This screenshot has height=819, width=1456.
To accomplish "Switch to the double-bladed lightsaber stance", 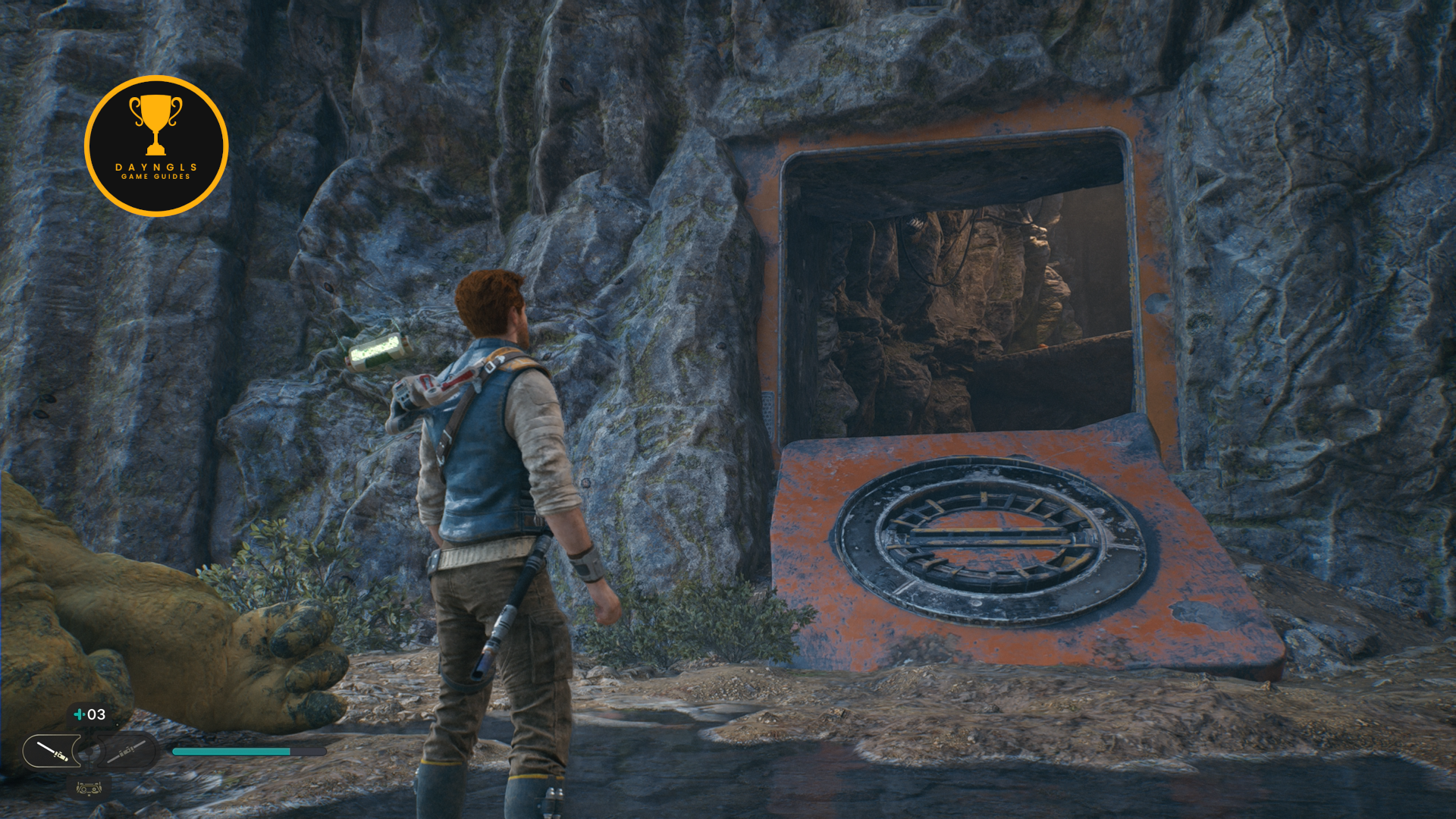I will (x=126, y=752).
